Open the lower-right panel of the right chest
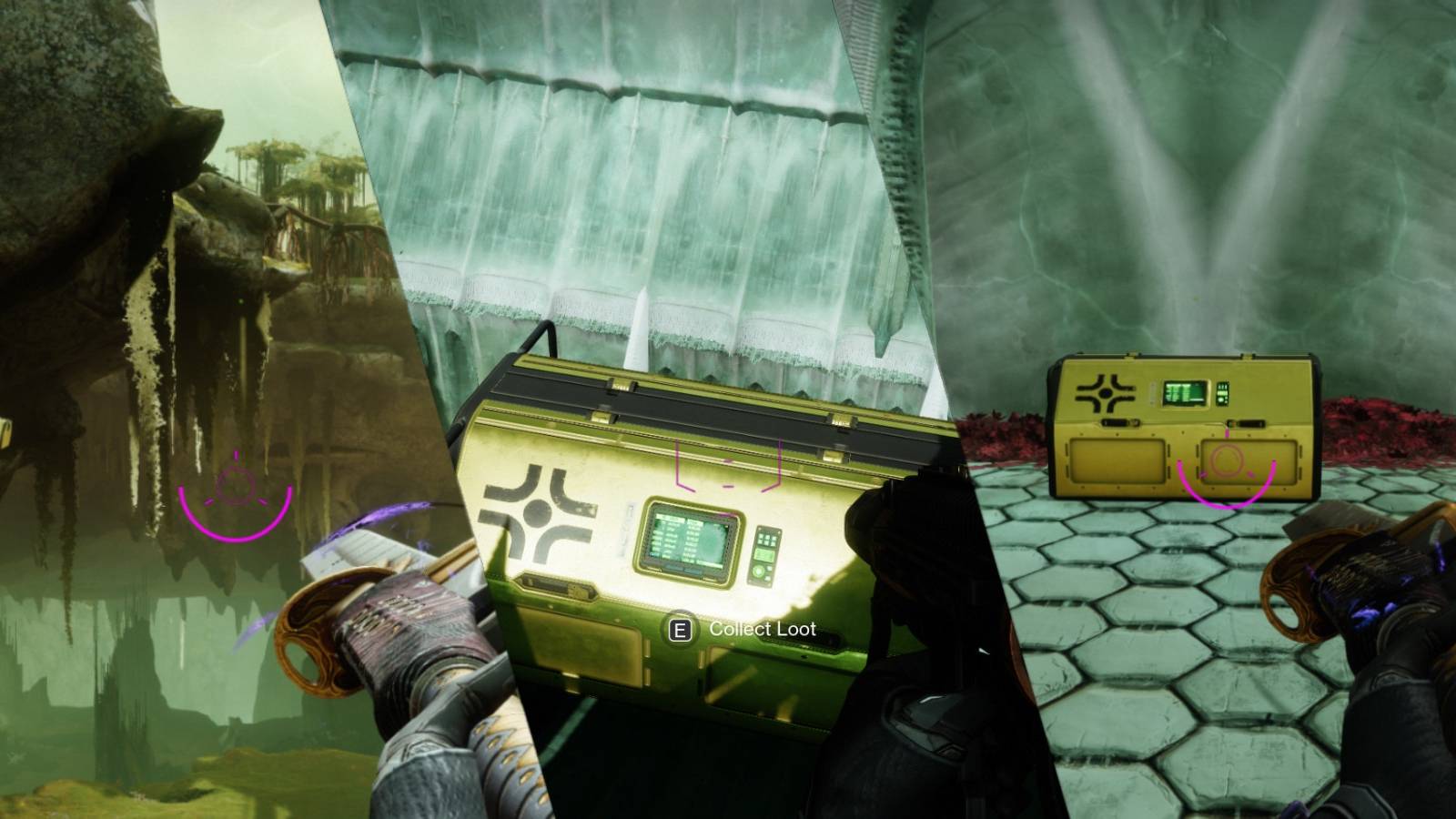Viewport: 1456px width, 819px height. click(1250, 462)
